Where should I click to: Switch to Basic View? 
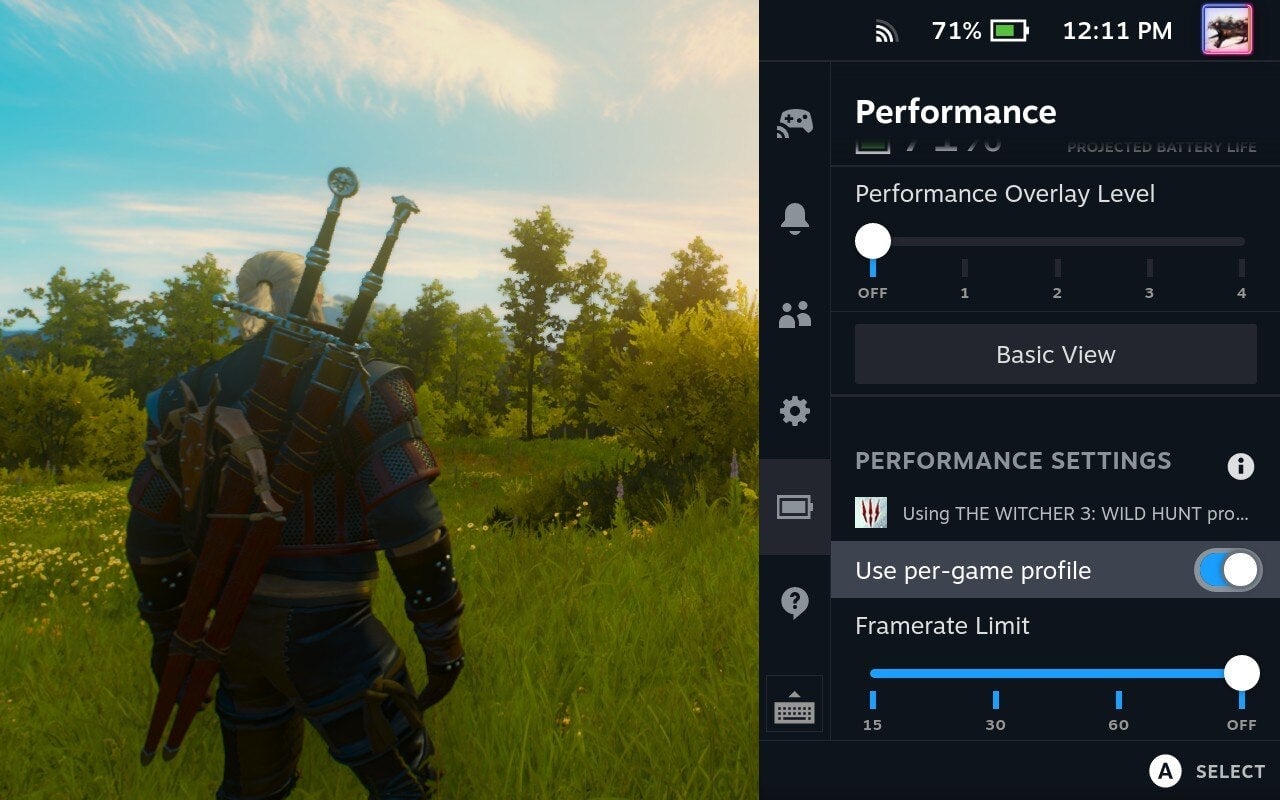coord(1055,354)
